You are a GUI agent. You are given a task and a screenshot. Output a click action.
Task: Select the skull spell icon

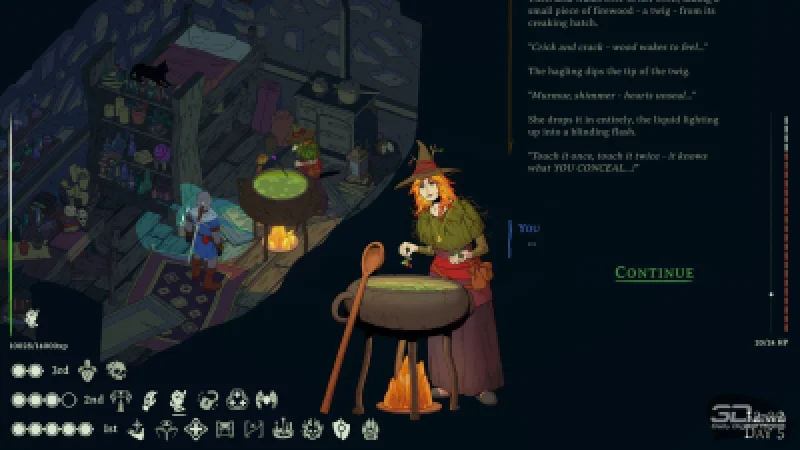(x=117, y=370)
